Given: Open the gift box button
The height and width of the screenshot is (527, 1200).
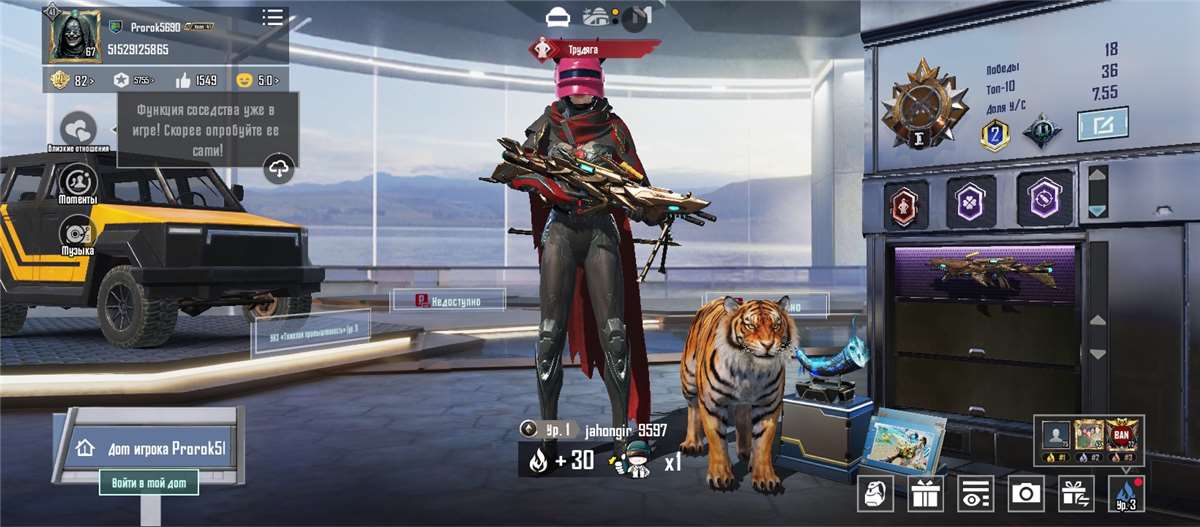Looking at the screenshot, I should 926,493.
